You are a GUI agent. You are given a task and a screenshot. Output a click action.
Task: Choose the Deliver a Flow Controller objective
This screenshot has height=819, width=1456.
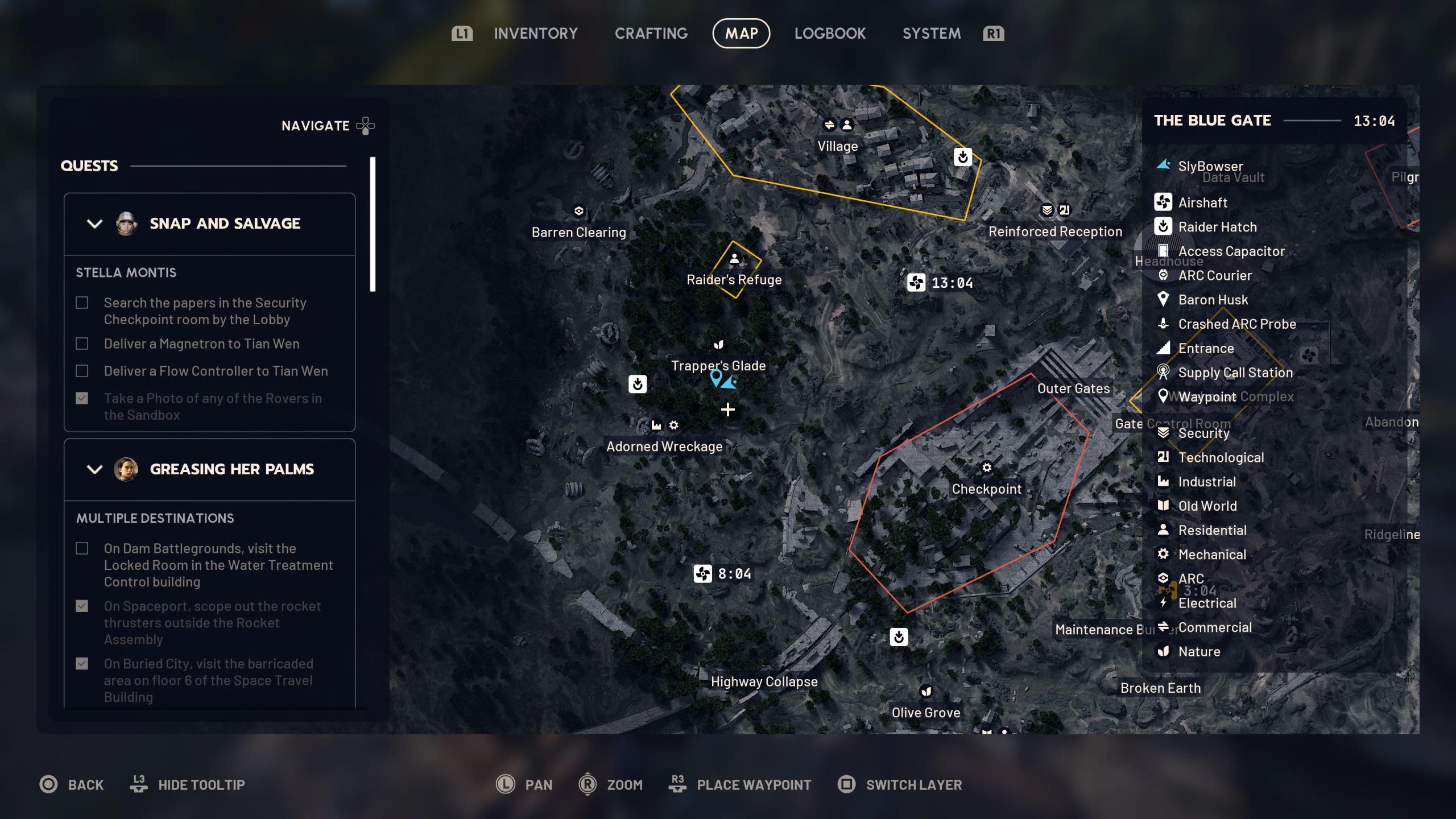click(216, 371)
